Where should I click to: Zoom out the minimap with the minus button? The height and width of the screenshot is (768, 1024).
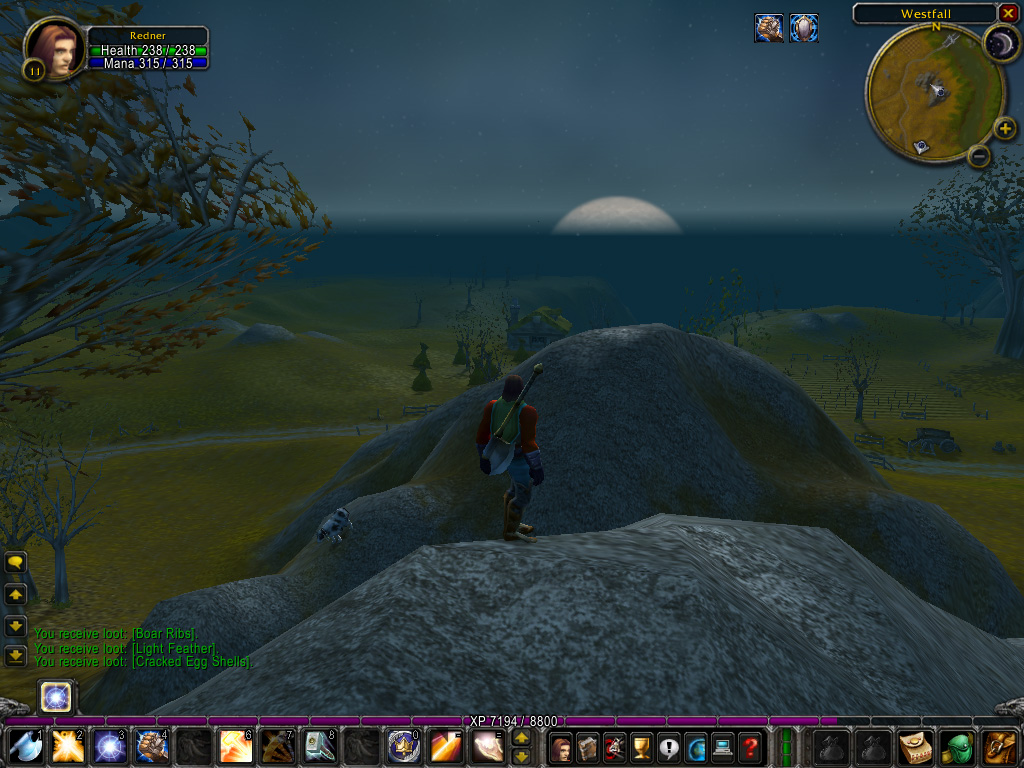tap(980, 155)
